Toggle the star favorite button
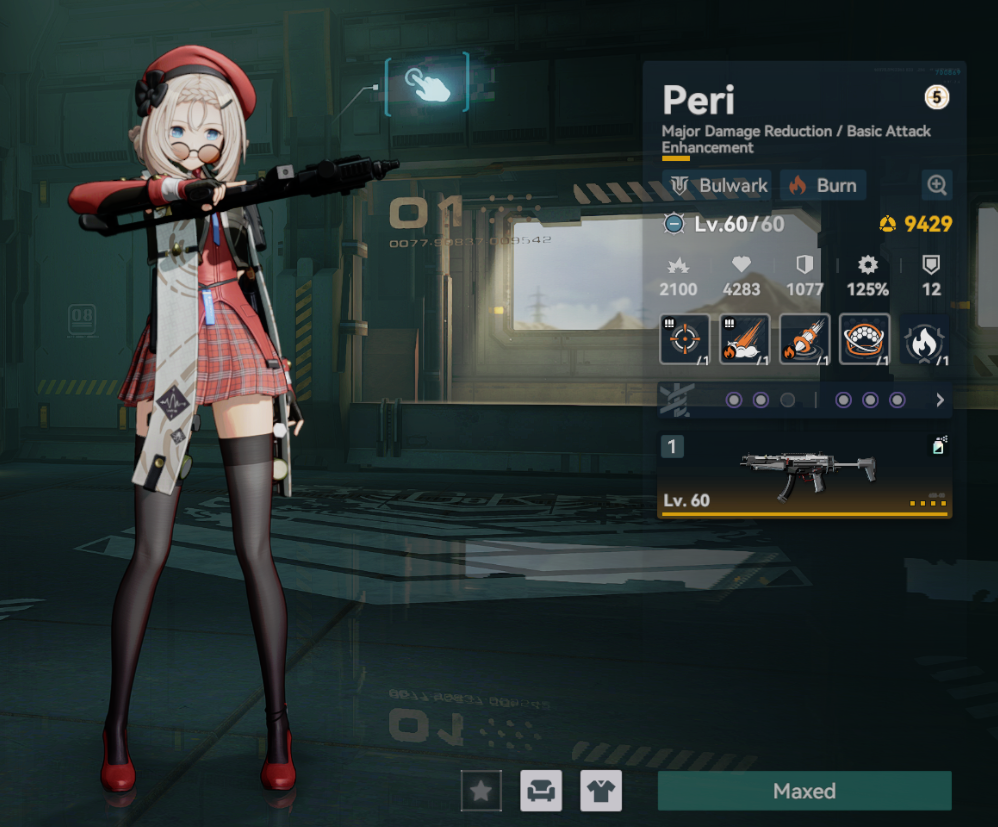Image resolution: width=998 pixels, height=827 pixels. click(x=481, y=791)
